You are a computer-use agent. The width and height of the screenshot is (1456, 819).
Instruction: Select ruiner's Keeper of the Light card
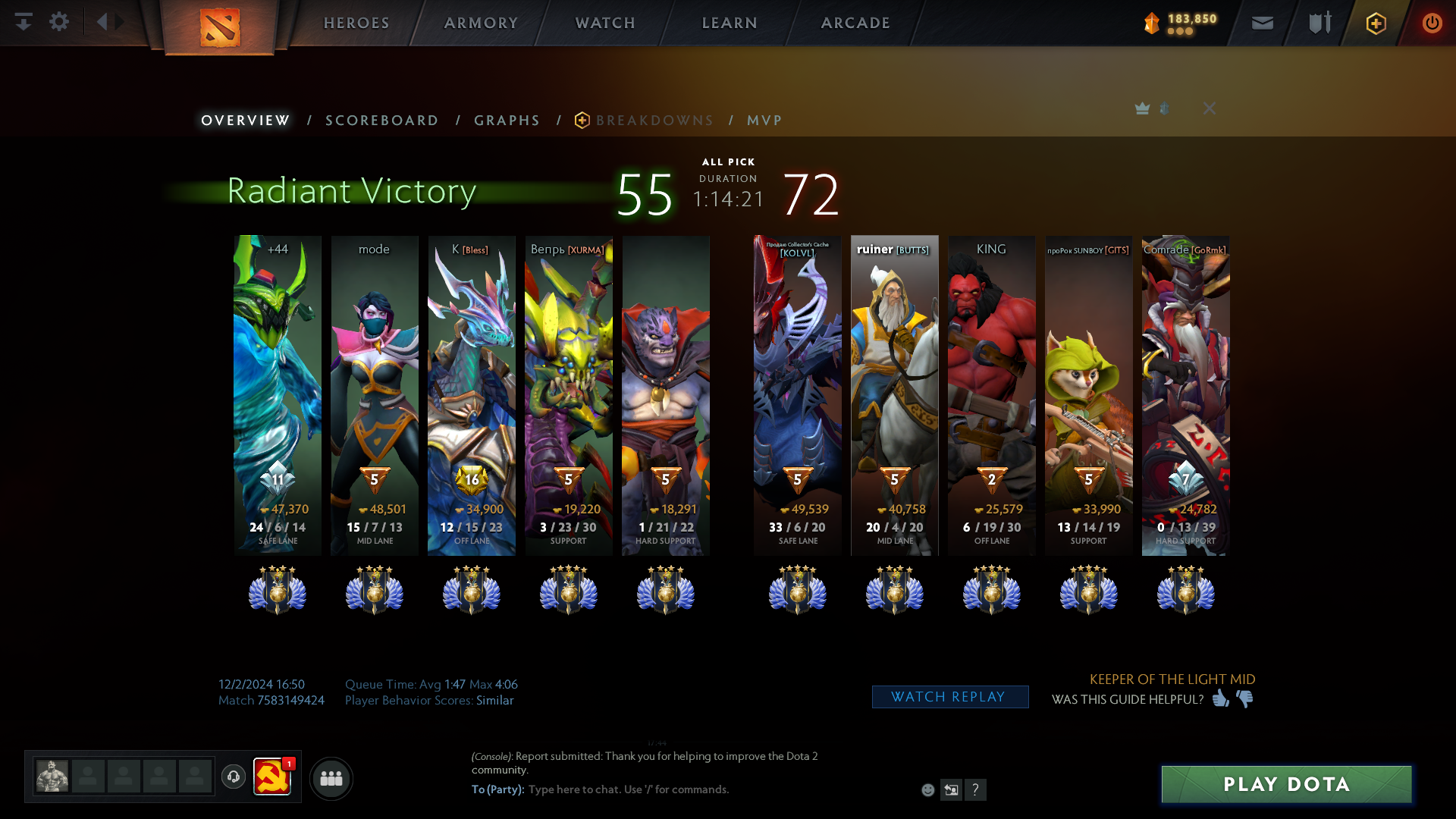pos(894,394)
